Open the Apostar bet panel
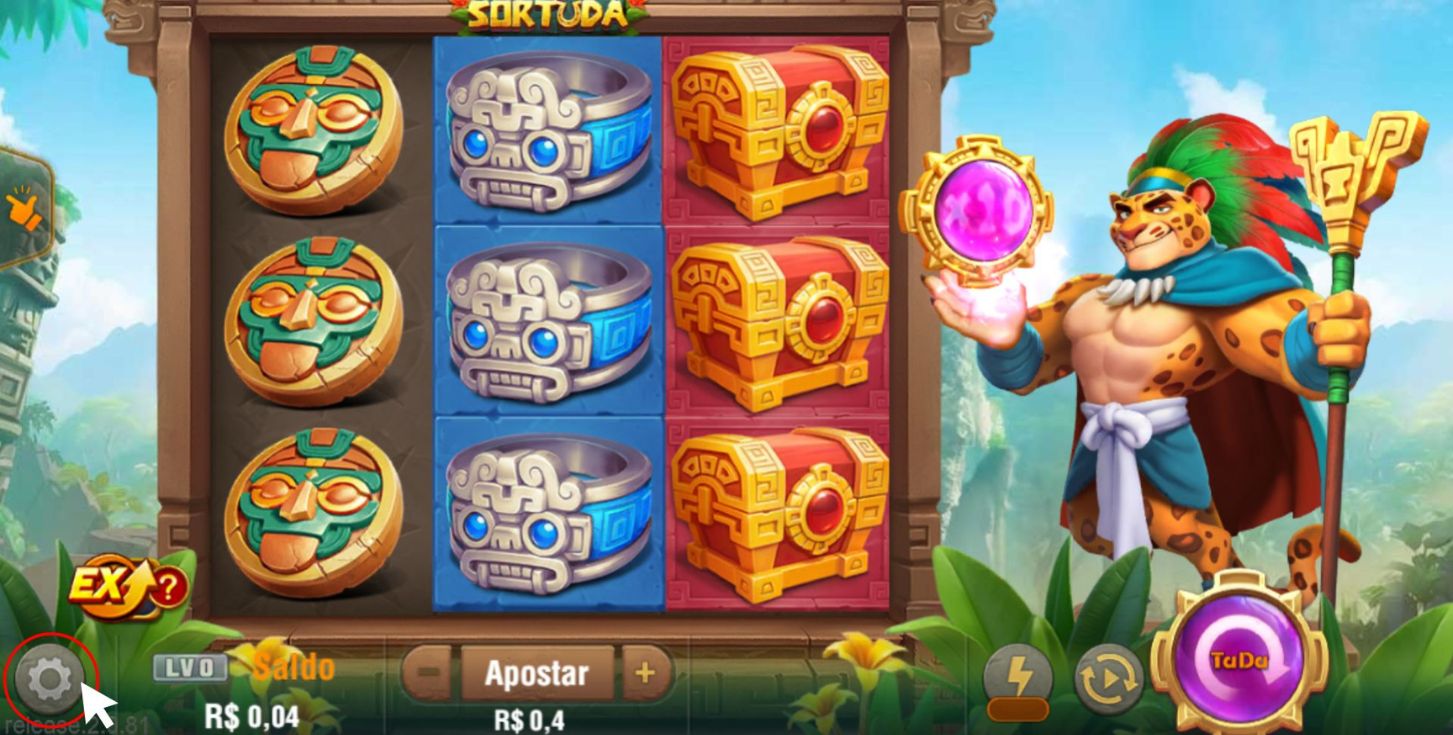1453x735 pixels. click(537, 674)
